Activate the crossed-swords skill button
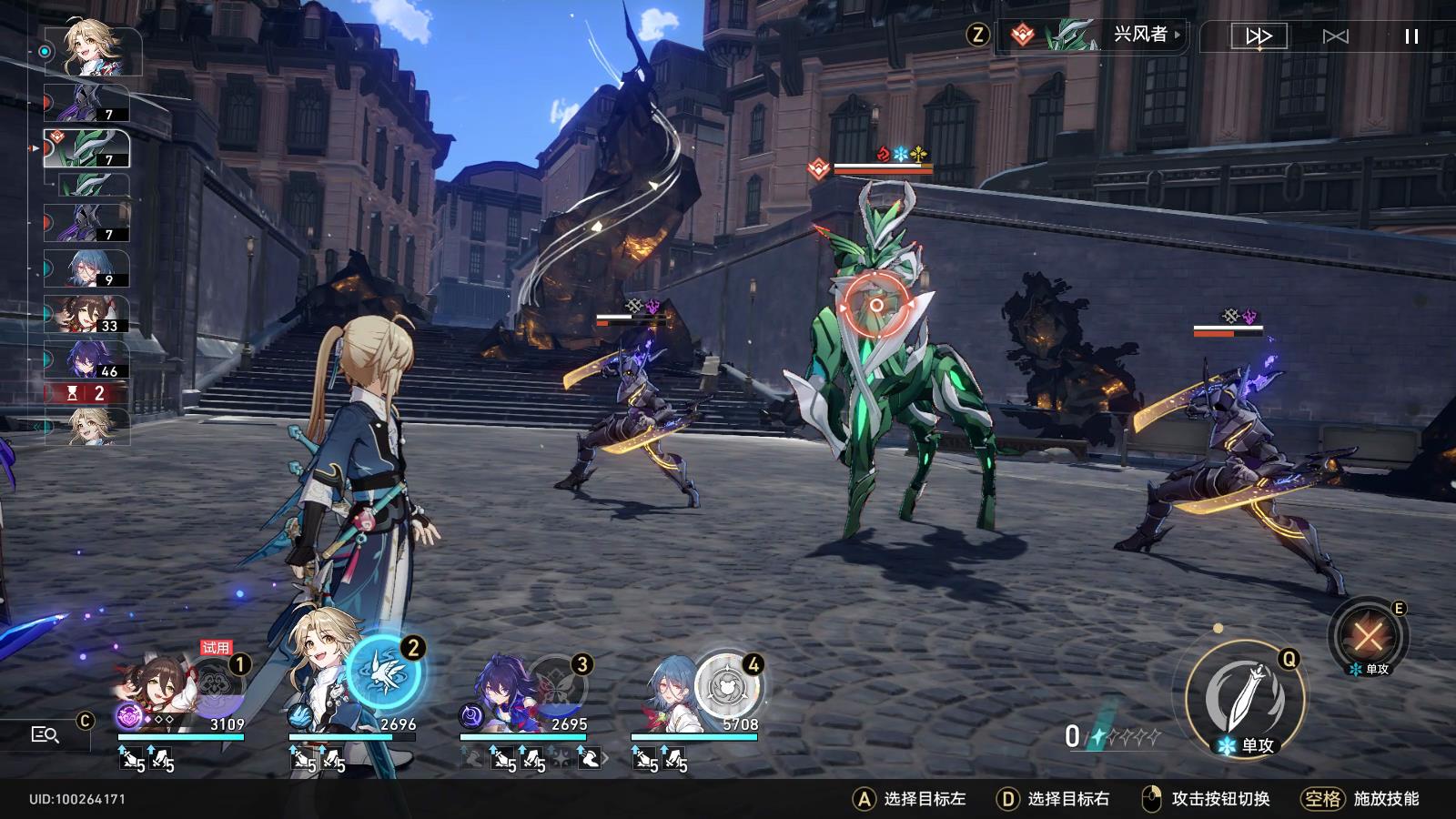This screenshot has width=1456, height=819. click(x=1368, y=636)
